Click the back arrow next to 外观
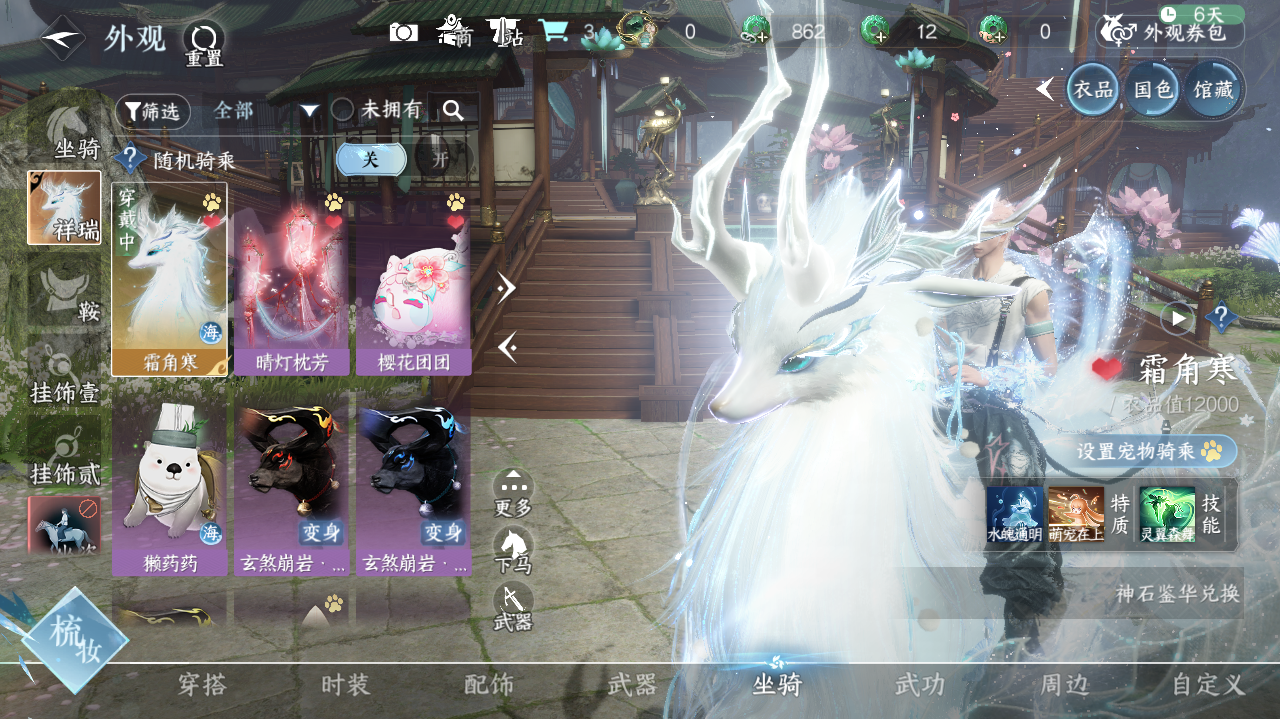1280x719 pixels. pyautogui.click(x=62, y=39)
